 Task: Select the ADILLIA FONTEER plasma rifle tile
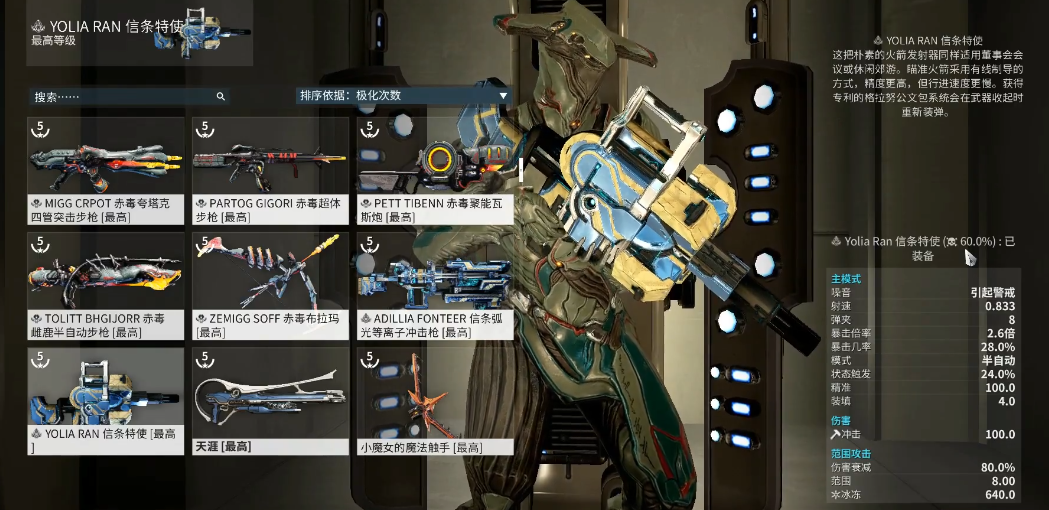434,285
